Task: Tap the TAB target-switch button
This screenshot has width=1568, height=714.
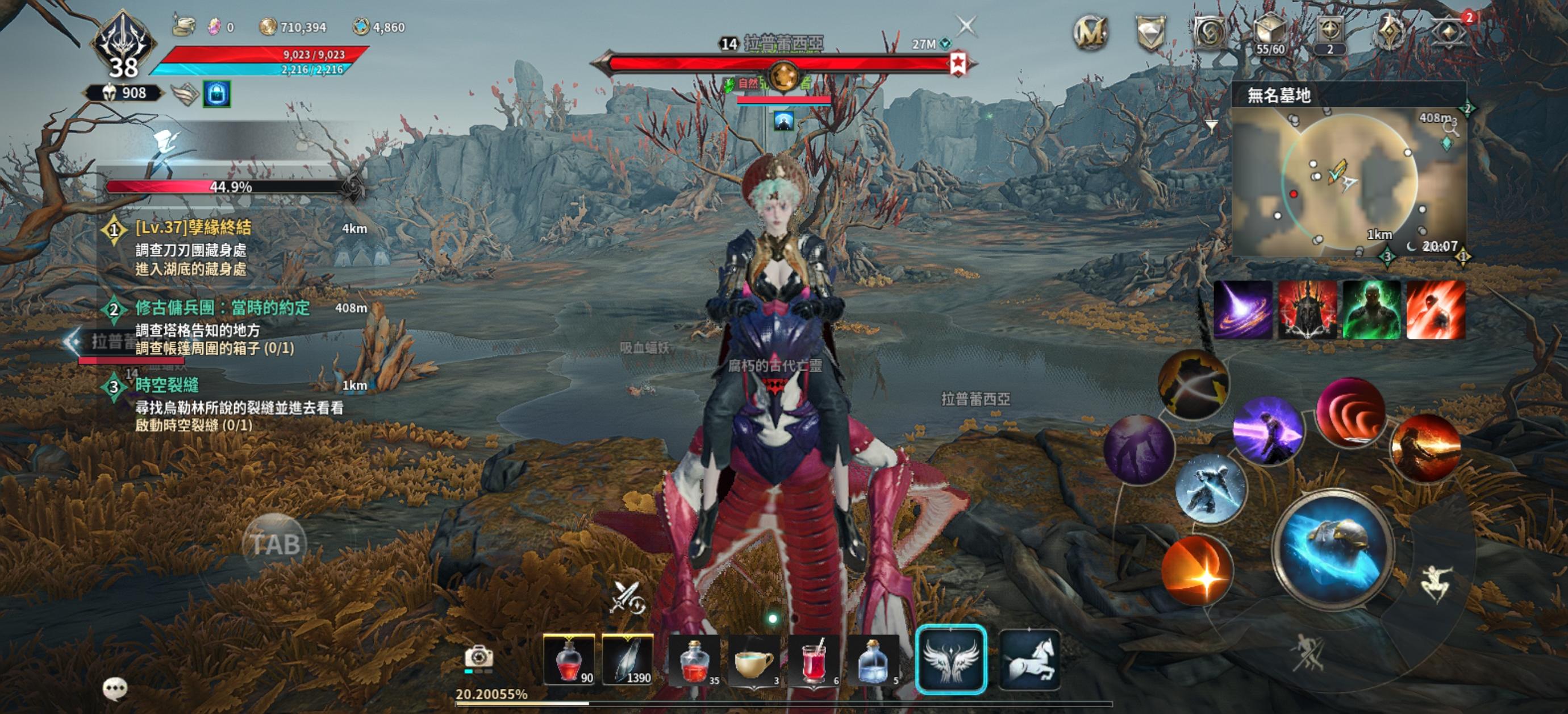Action: point(274,543)
